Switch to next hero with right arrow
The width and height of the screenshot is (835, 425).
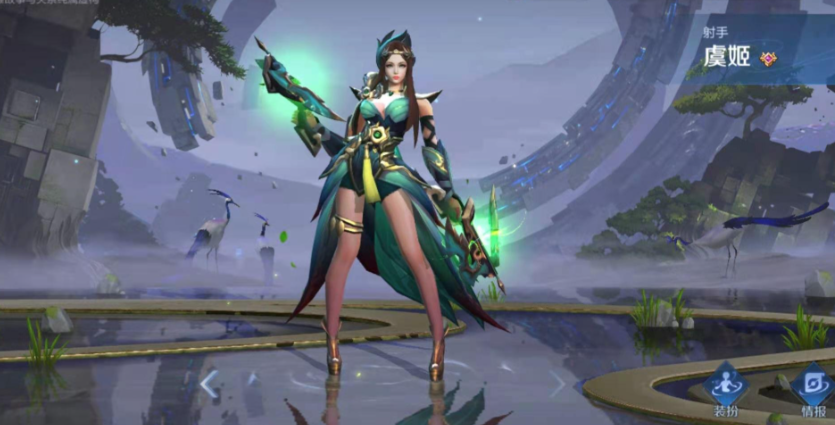pos(557,383)
